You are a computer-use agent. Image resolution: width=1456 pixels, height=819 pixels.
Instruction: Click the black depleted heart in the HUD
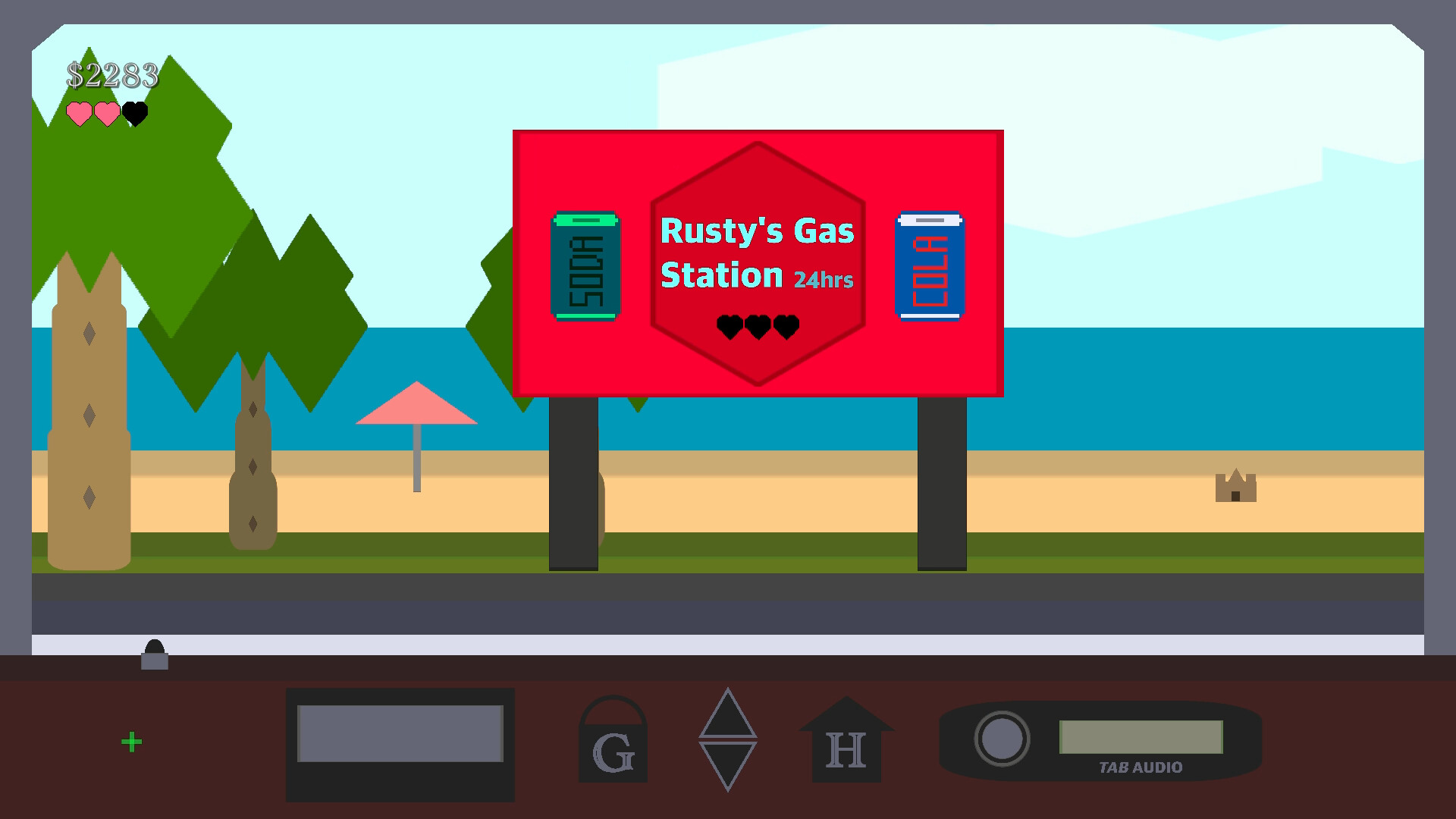(x=133, y=115)
